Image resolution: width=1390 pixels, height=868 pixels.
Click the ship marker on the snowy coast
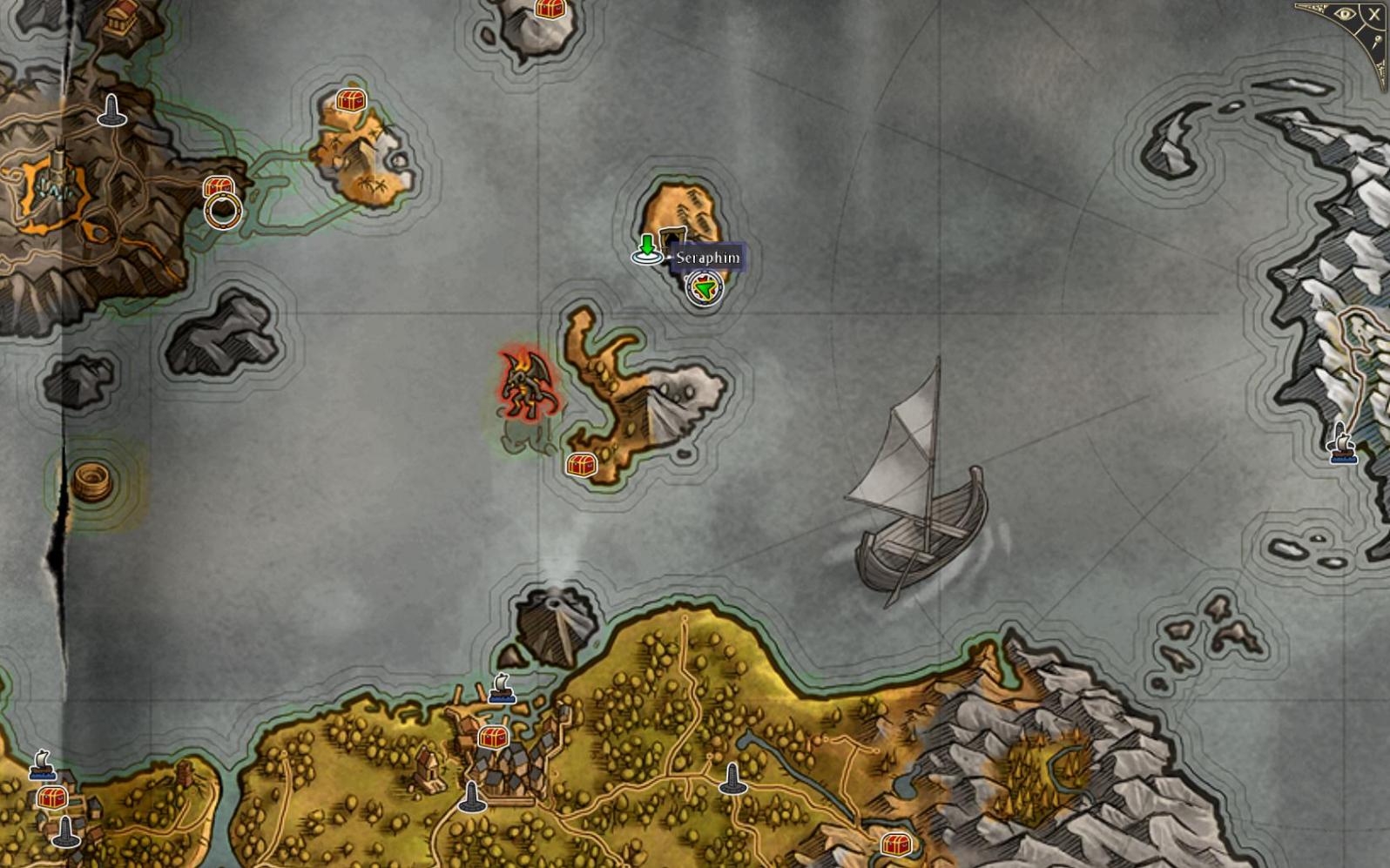point(1341,443)
